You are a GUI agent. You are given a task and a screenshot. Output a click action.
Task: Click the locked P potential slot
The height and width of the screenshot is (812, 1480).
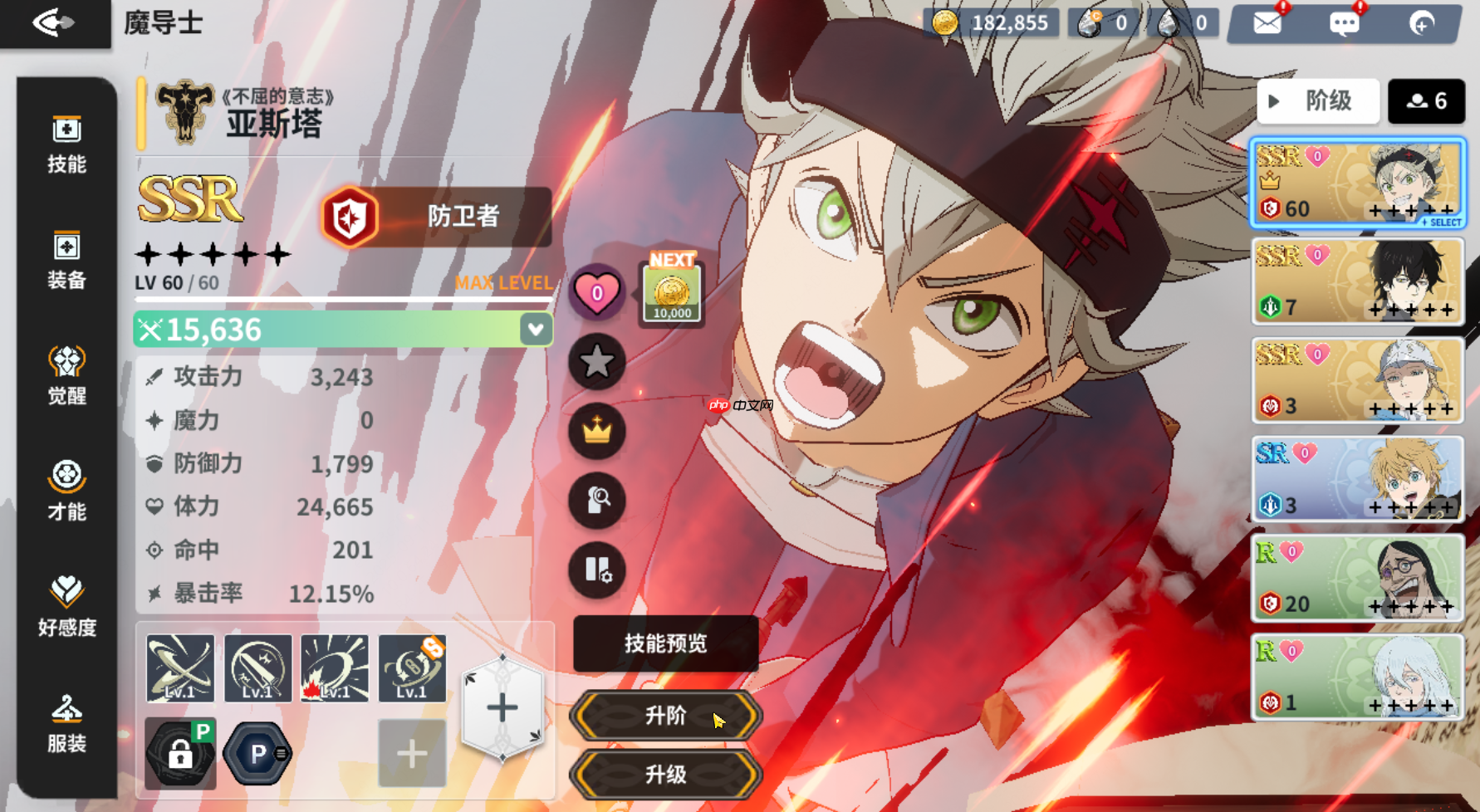click(179, 752)
